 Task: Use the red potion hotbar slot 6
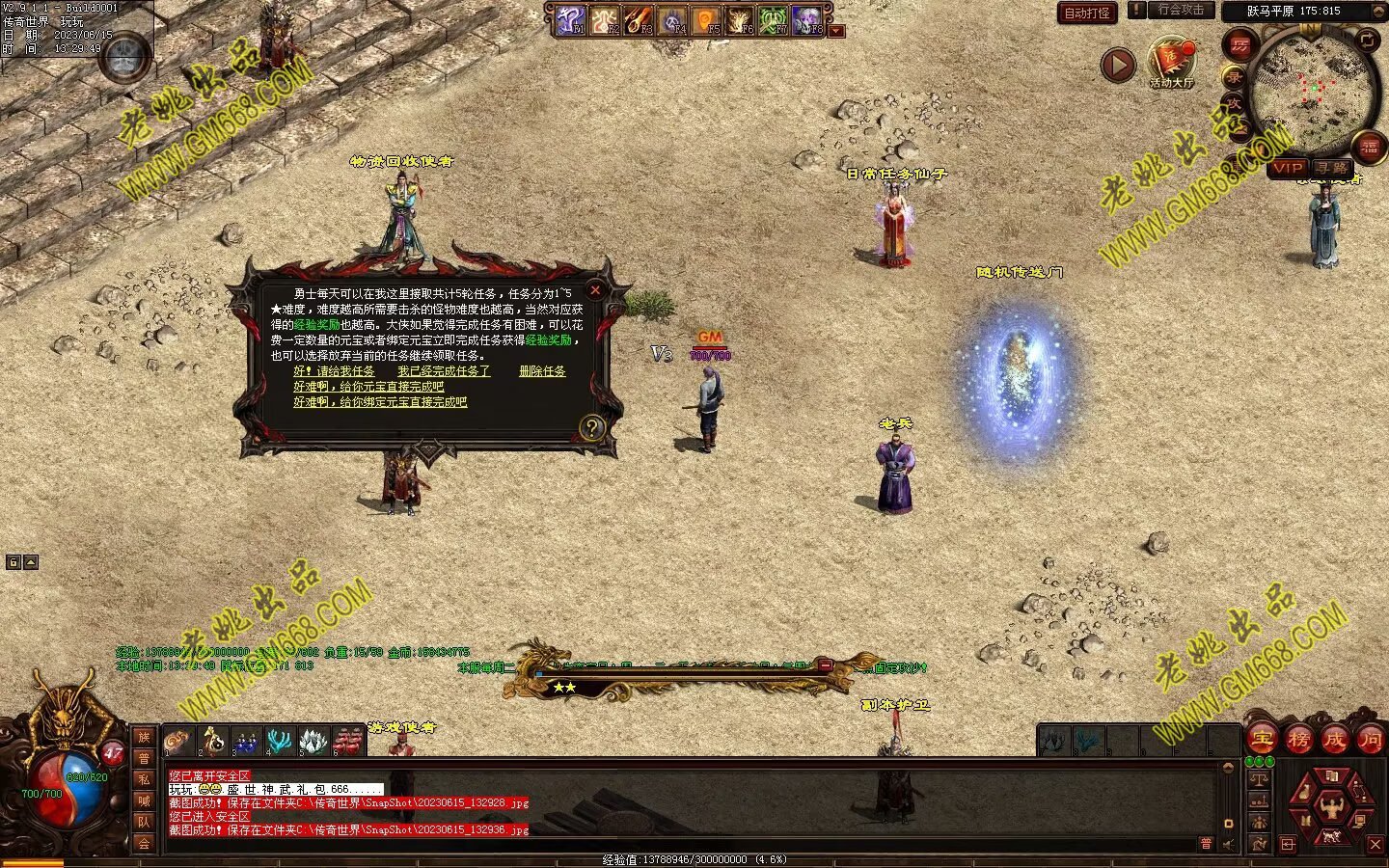(348, 741)
